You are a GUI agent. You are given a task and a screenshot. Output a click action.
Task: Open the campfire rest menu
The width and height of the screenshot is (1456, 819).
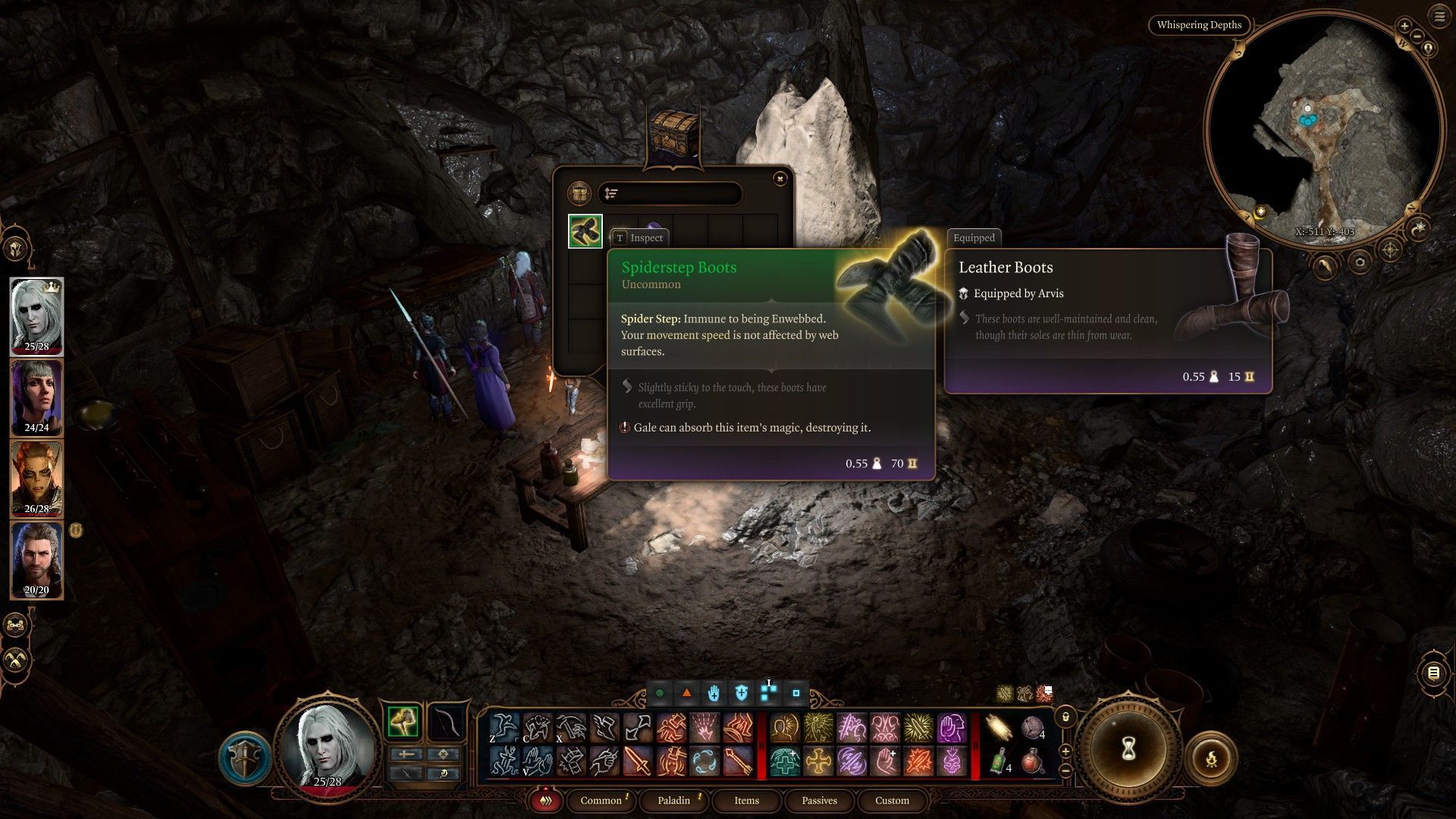pos(1211,757)
